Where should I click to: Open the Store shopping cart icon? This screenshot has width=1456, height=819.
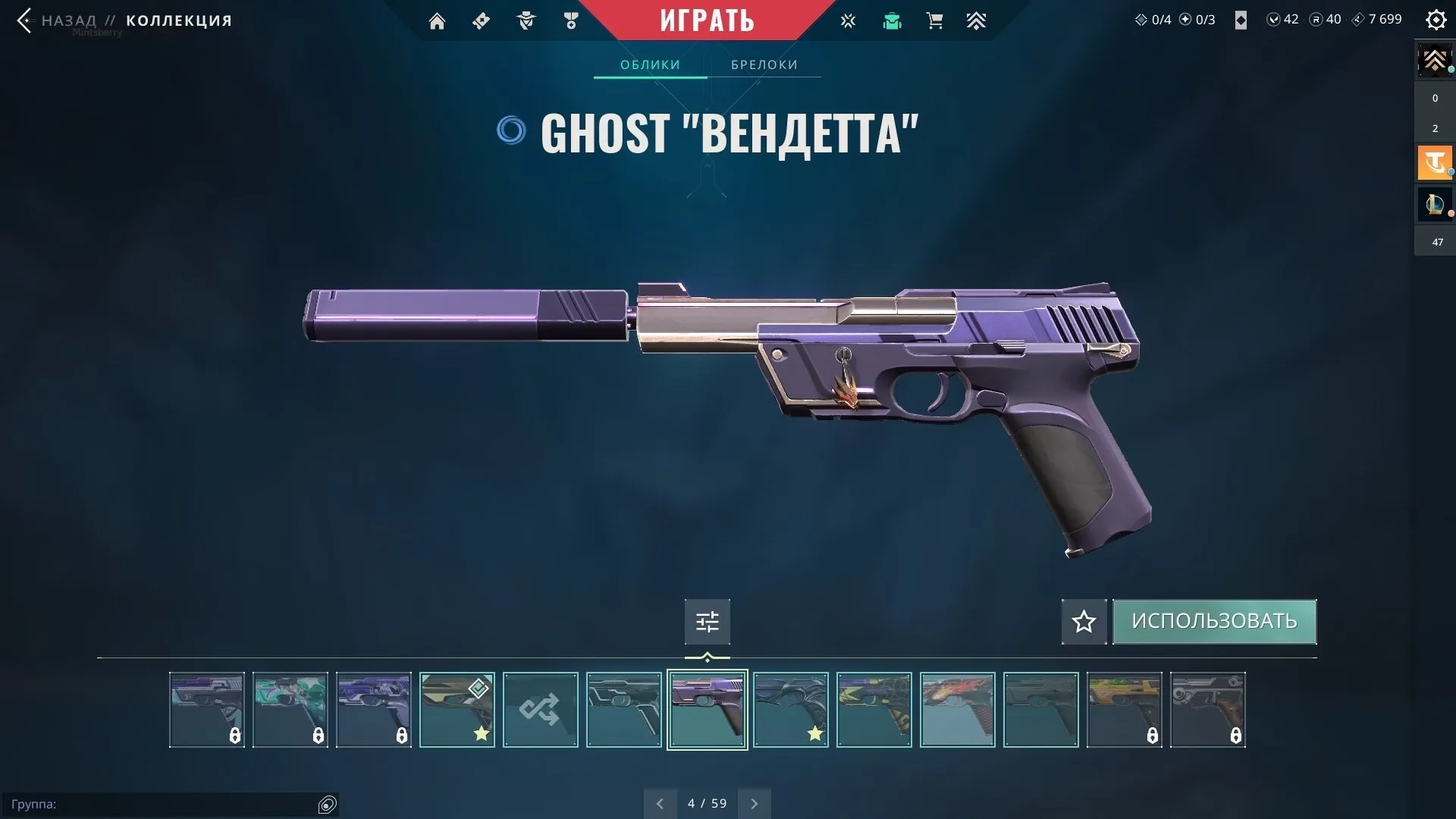[x=934, y=20]
